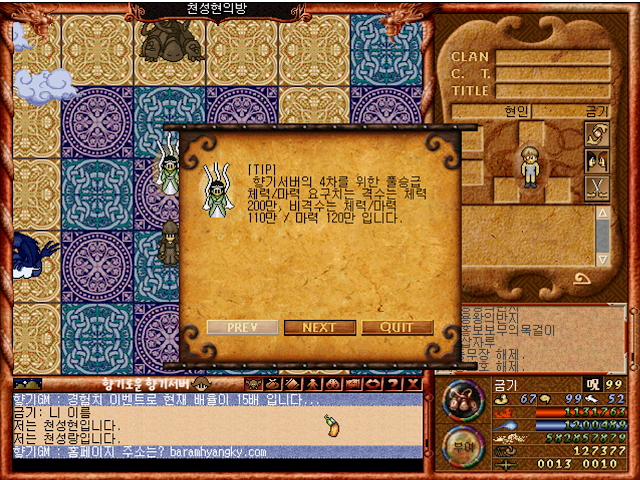The image size is (640, 480).
Task: Click the round orb labeled 부여
Action: click(x=462, y=445)
